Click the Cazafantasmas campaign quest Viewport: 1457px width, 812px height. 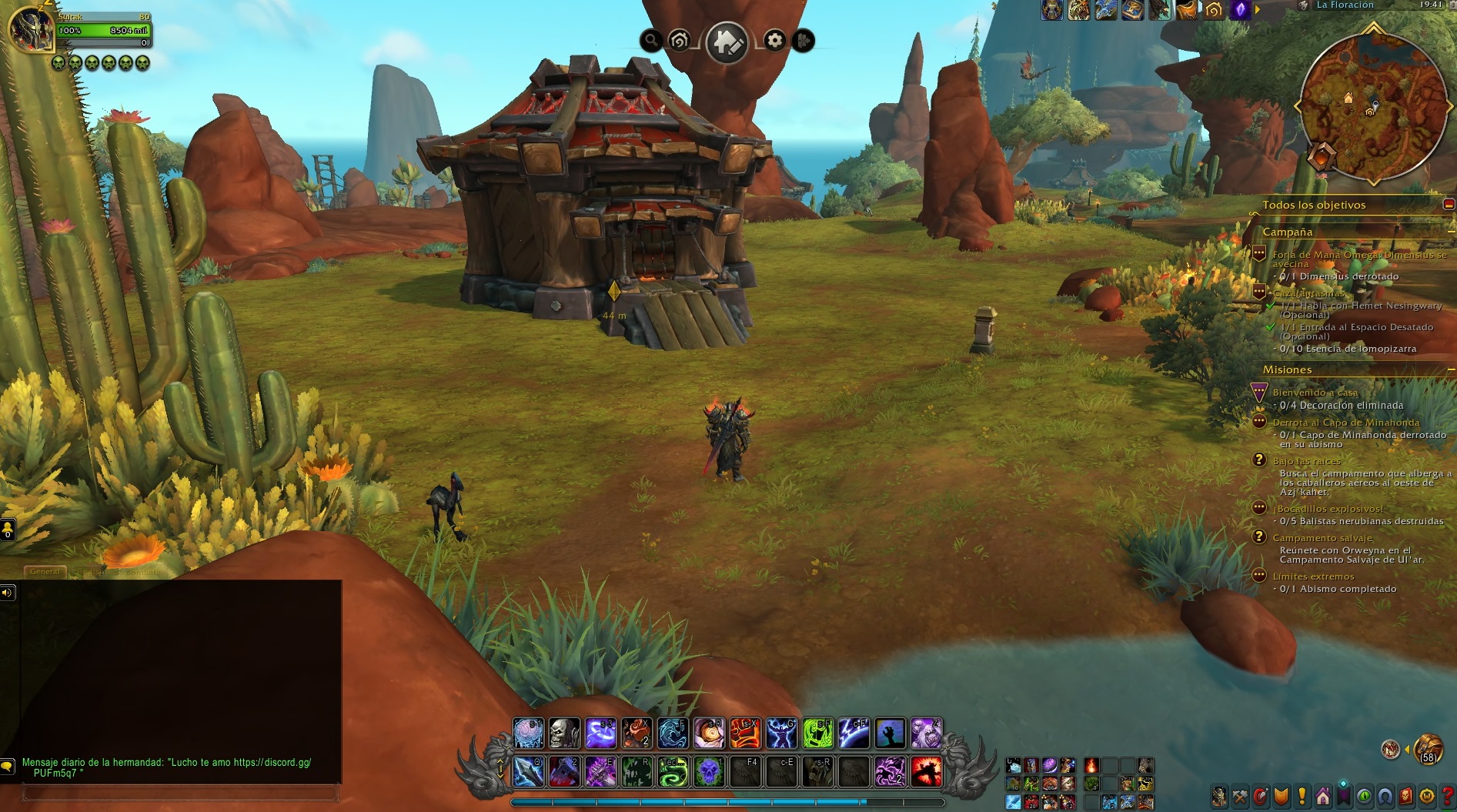pos(1308,293)
